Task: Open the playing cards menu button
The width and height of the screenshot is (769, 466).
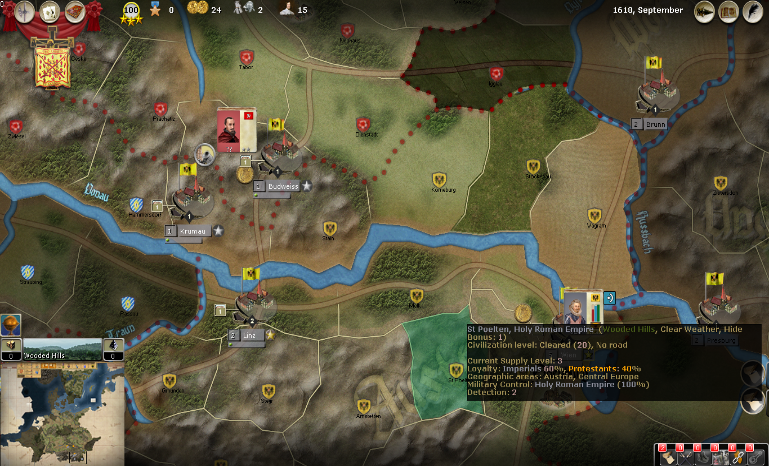Action: coord(48,11)
